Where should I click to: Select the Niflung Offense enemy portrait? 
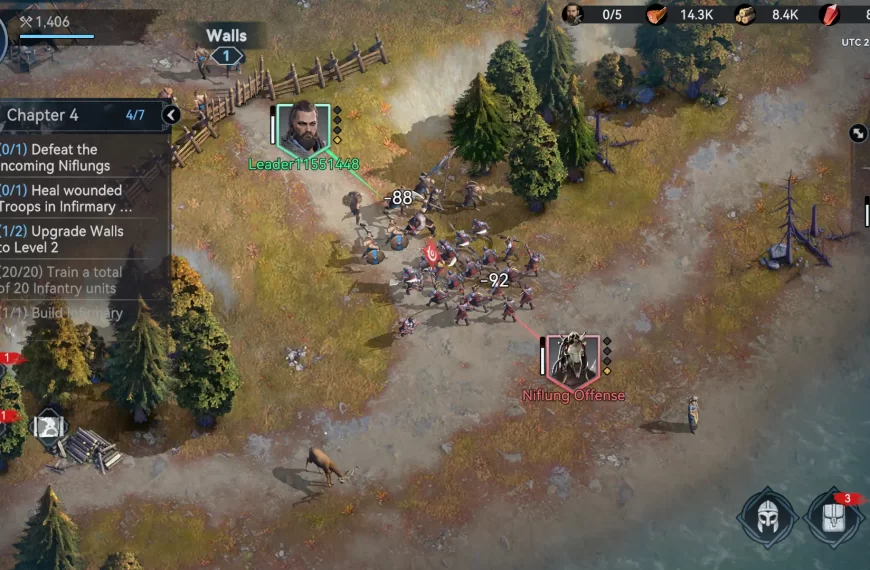(575, 359)
